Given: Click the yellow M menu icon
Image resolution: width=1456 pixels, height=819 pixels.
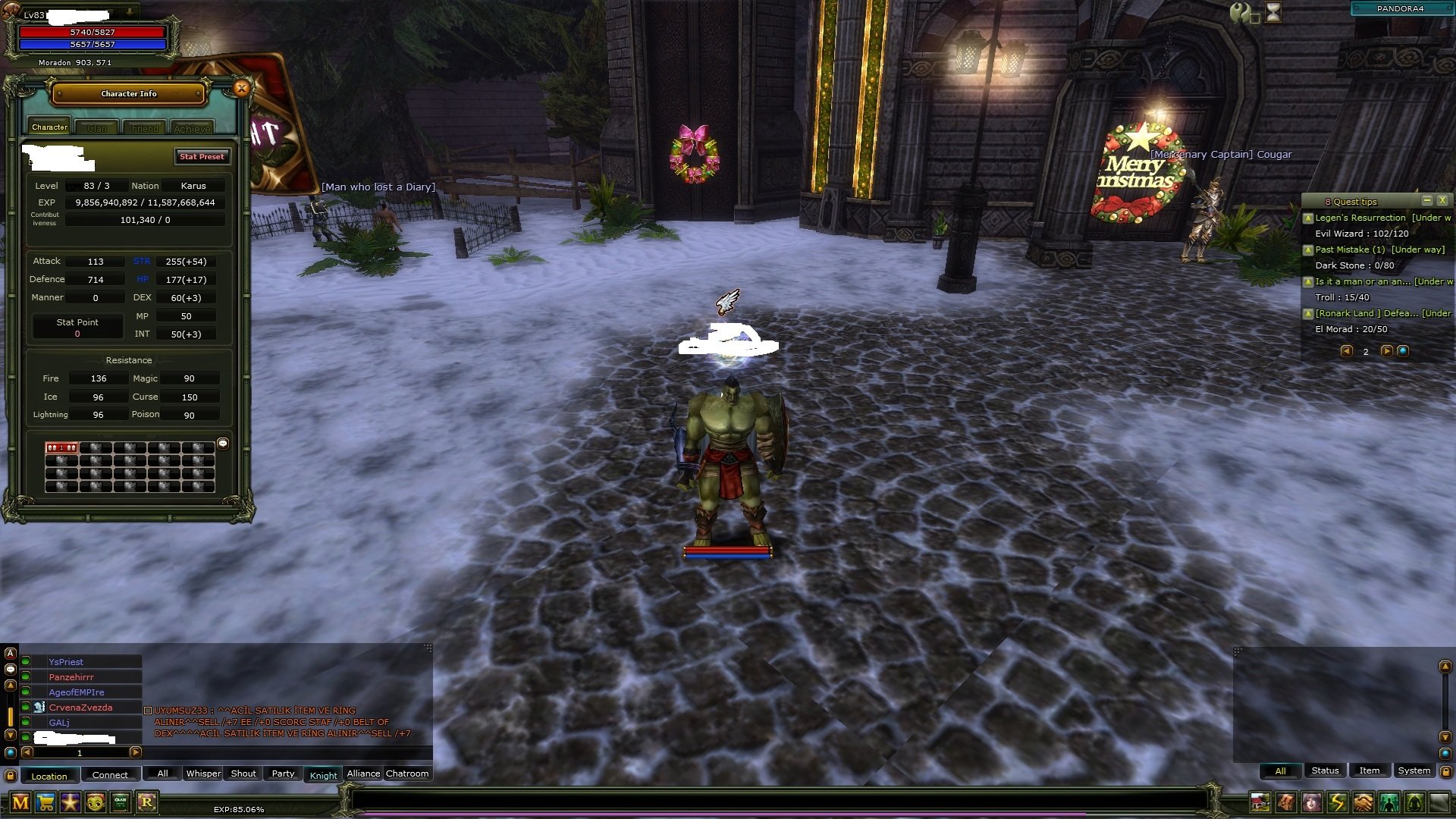Looking at the screenshot, I should (x=20, y=802).
